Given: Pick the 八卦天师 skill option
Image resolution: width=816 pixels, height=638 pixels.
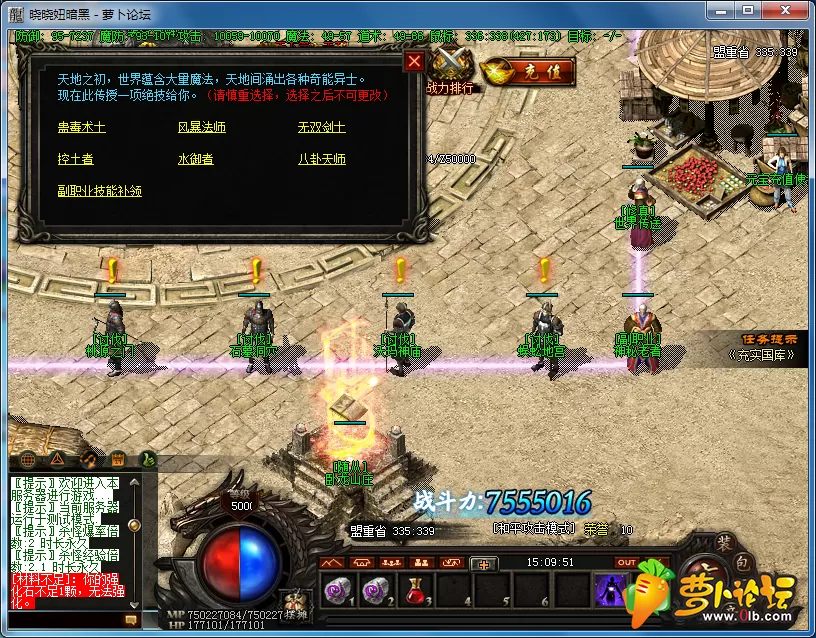Looking at the screenshot, I should pos(321,159).
